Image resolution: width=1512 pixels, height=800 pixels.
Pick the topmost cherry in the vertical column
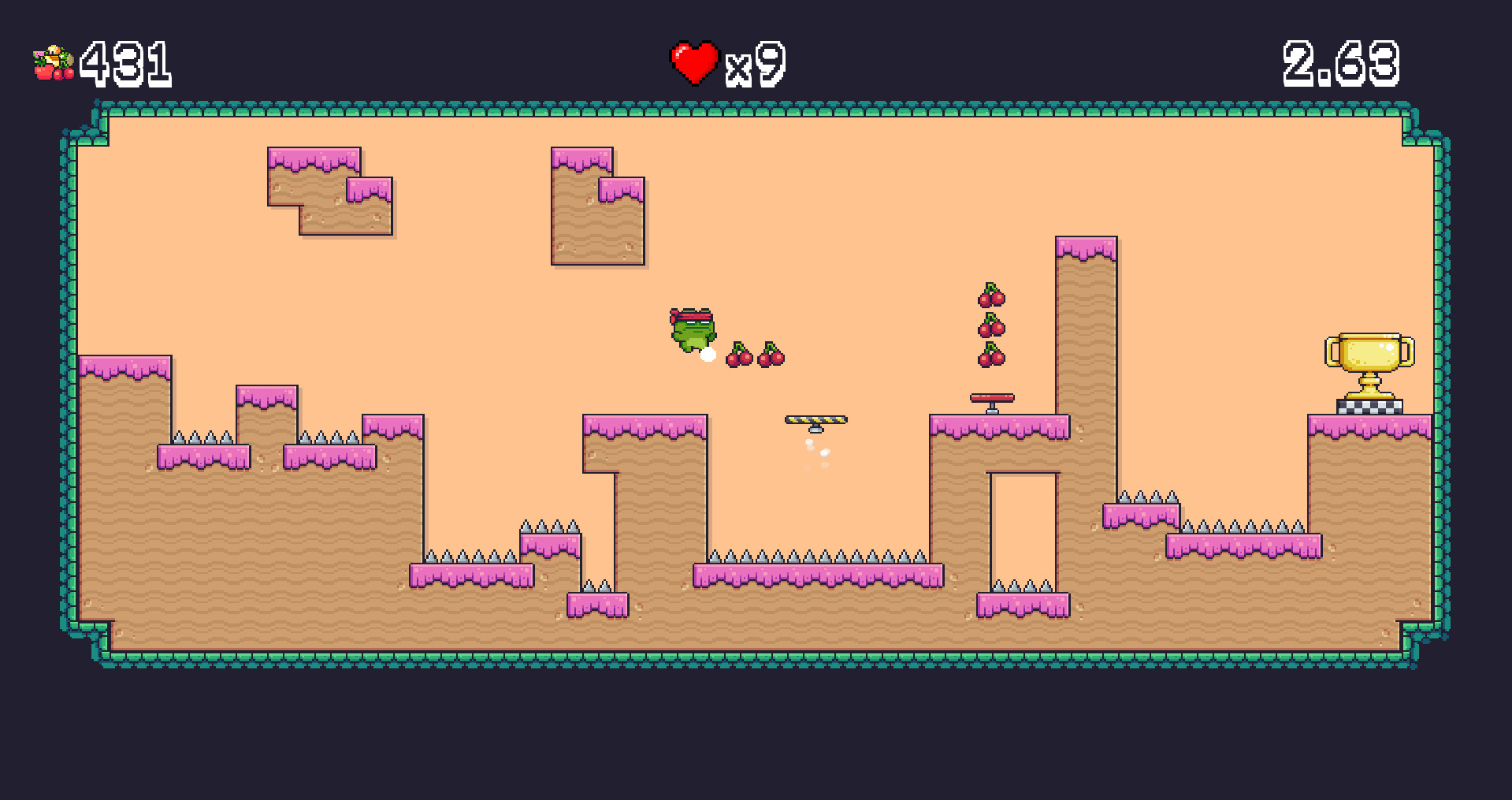point(990,296)
